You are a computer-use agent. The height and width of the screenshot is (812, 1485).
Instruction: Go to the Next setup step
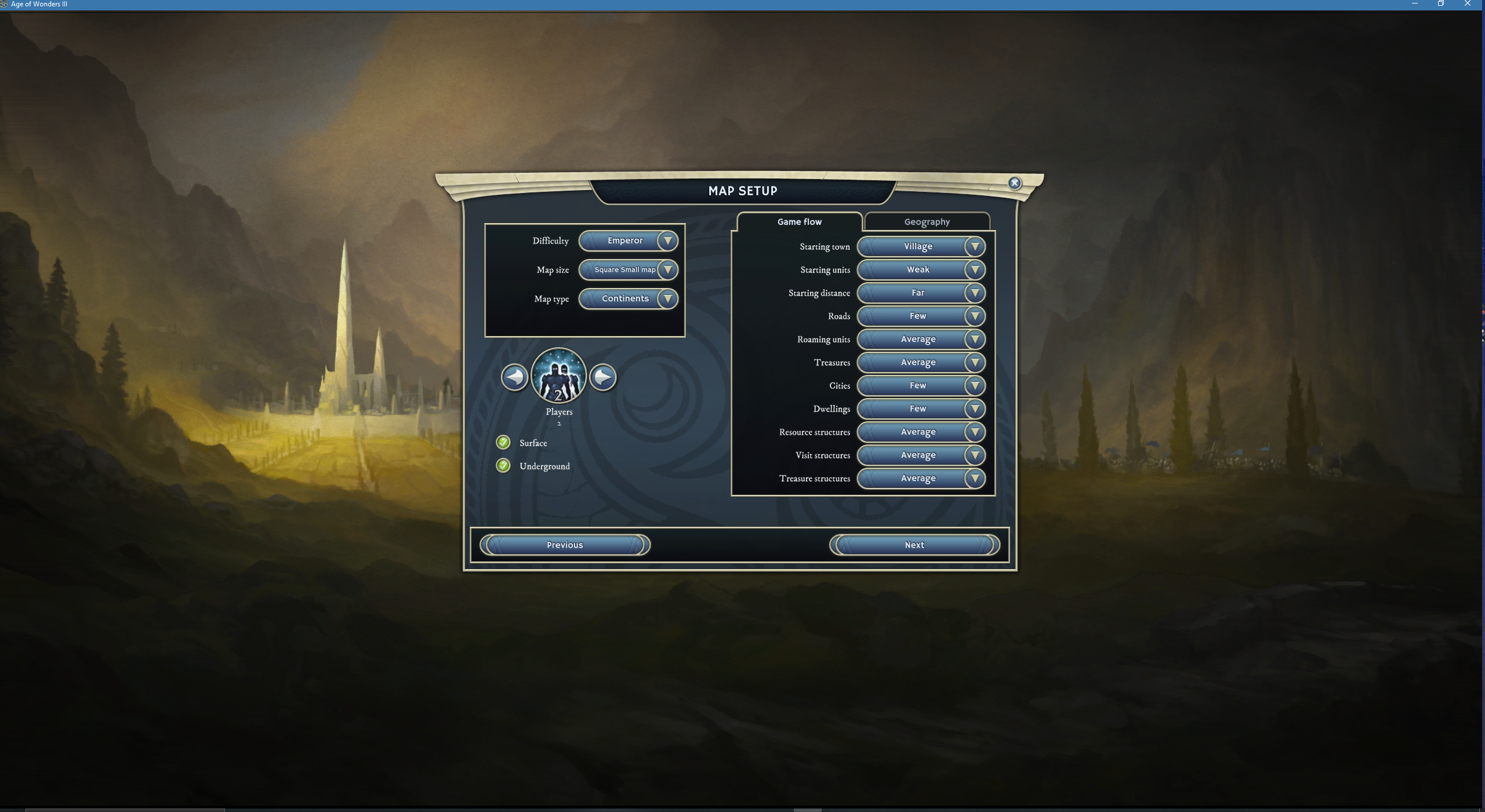click(x=914, y=545)
